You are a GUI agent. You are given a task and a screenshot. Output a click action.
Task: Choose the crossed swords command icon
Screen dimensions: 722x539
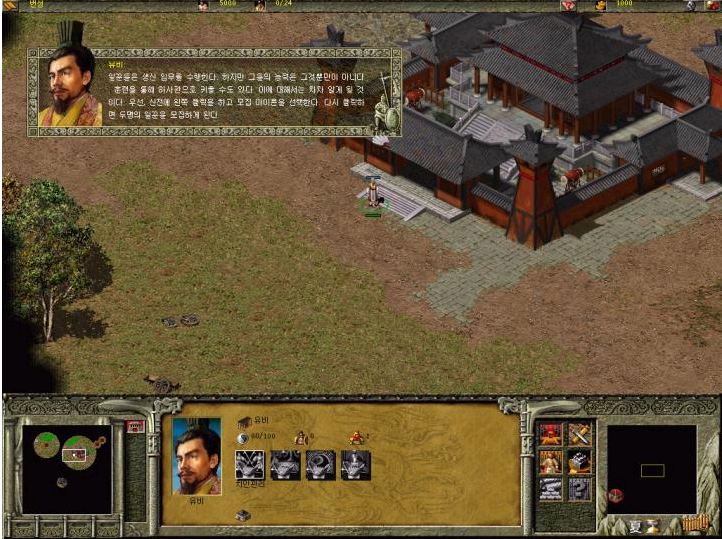(x=580, y=434)
